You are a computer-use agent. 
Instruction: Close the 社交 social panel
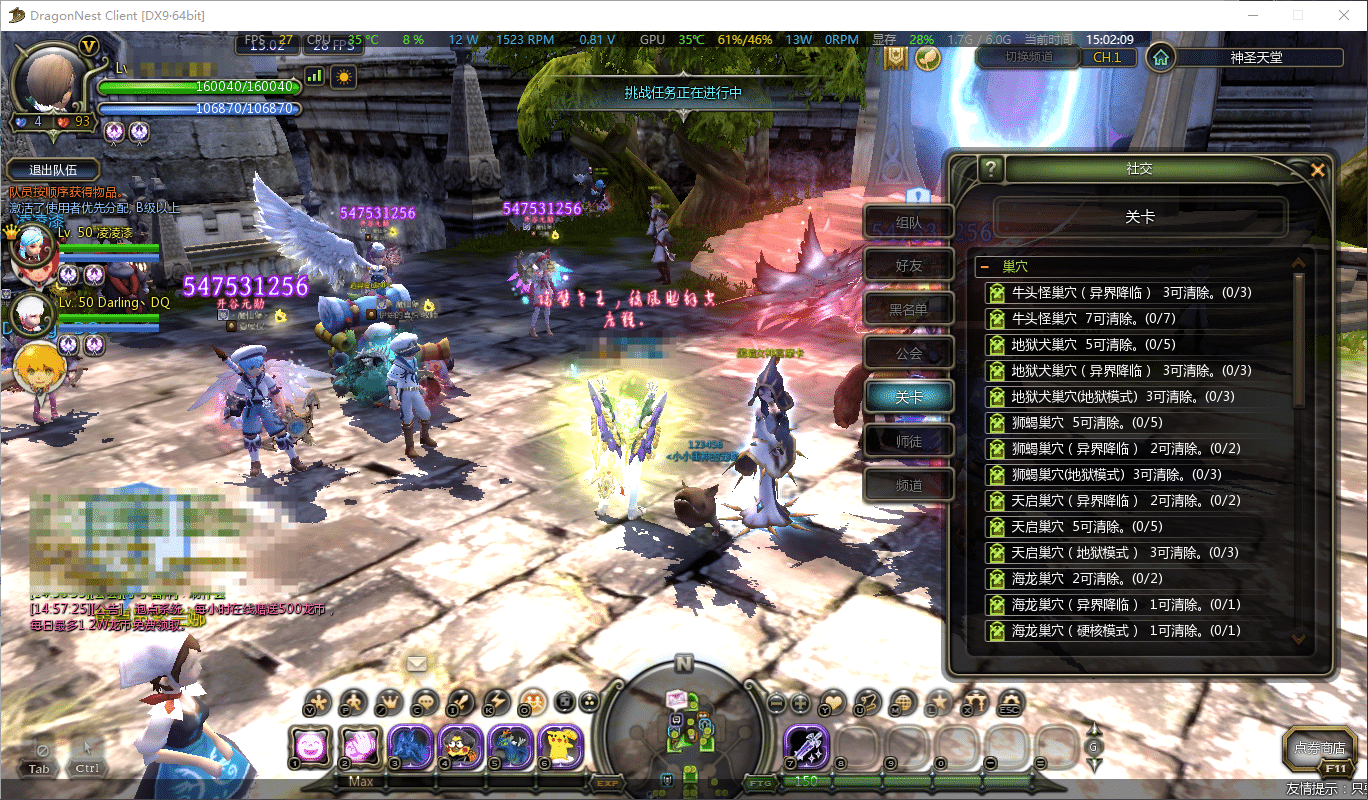1317,170
